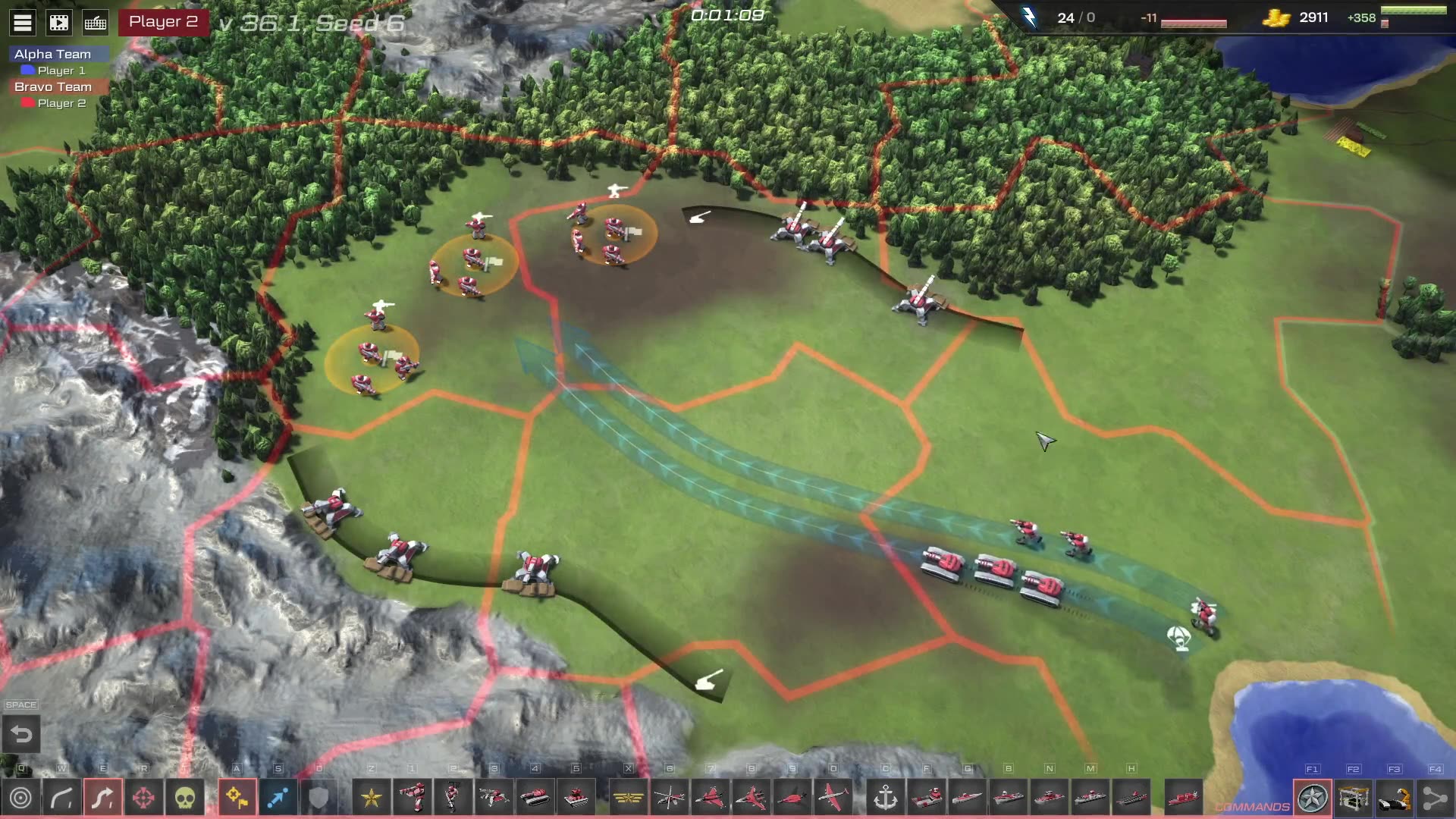This screenshot has width=1456, height=819.
Task: Show the keyboard hotkeys panel
Action: [x=96, y=23]
